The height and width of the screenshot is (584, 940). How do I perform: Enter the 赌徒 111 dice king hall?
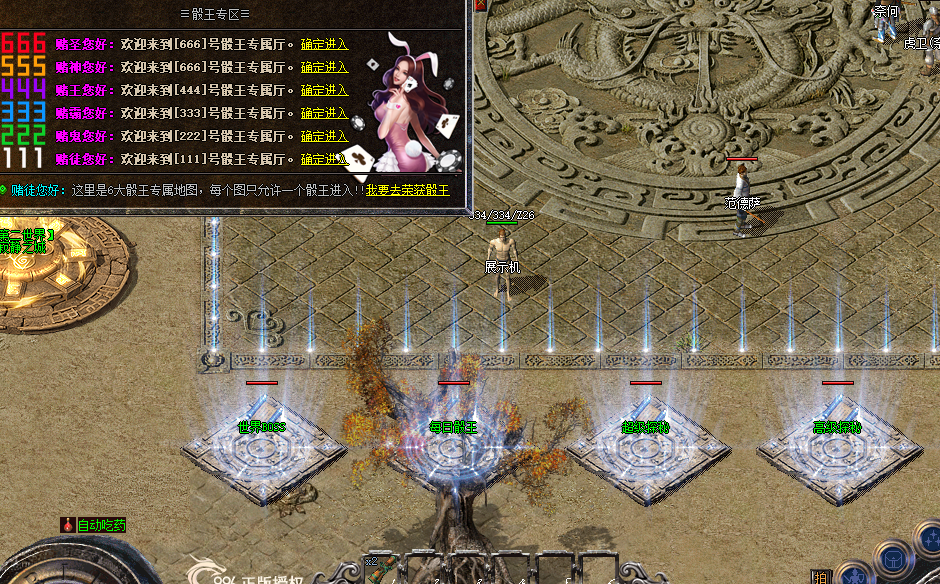tap(324, 159)
